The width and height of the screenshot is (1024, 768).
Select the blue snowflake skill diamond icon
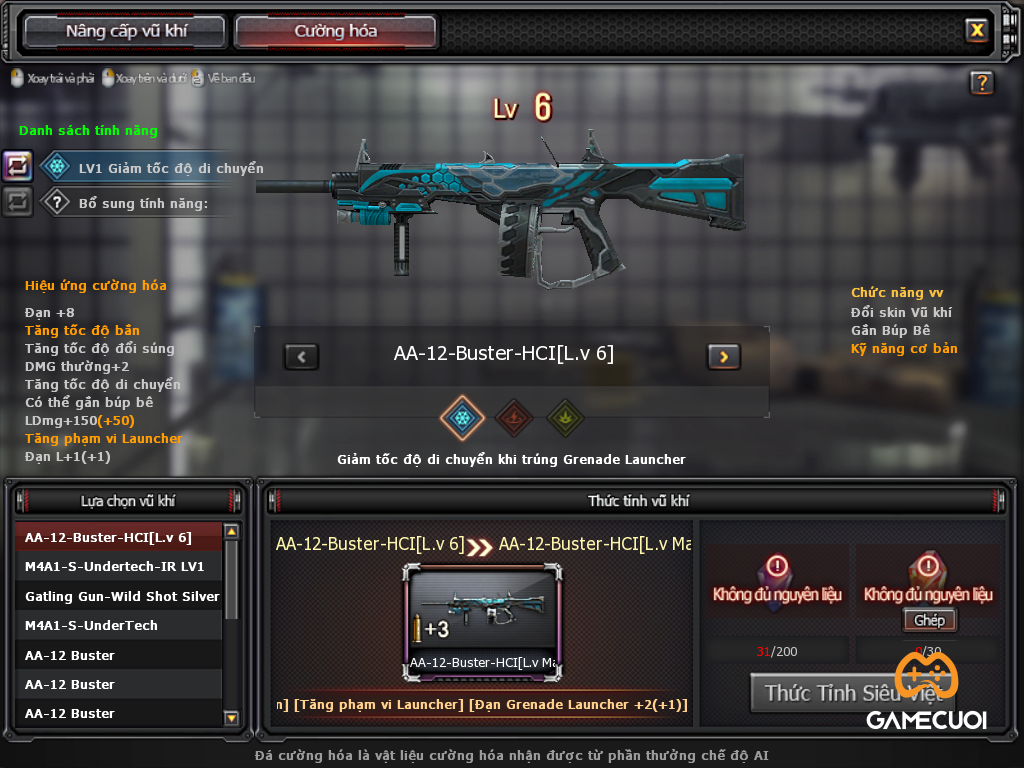462,417
